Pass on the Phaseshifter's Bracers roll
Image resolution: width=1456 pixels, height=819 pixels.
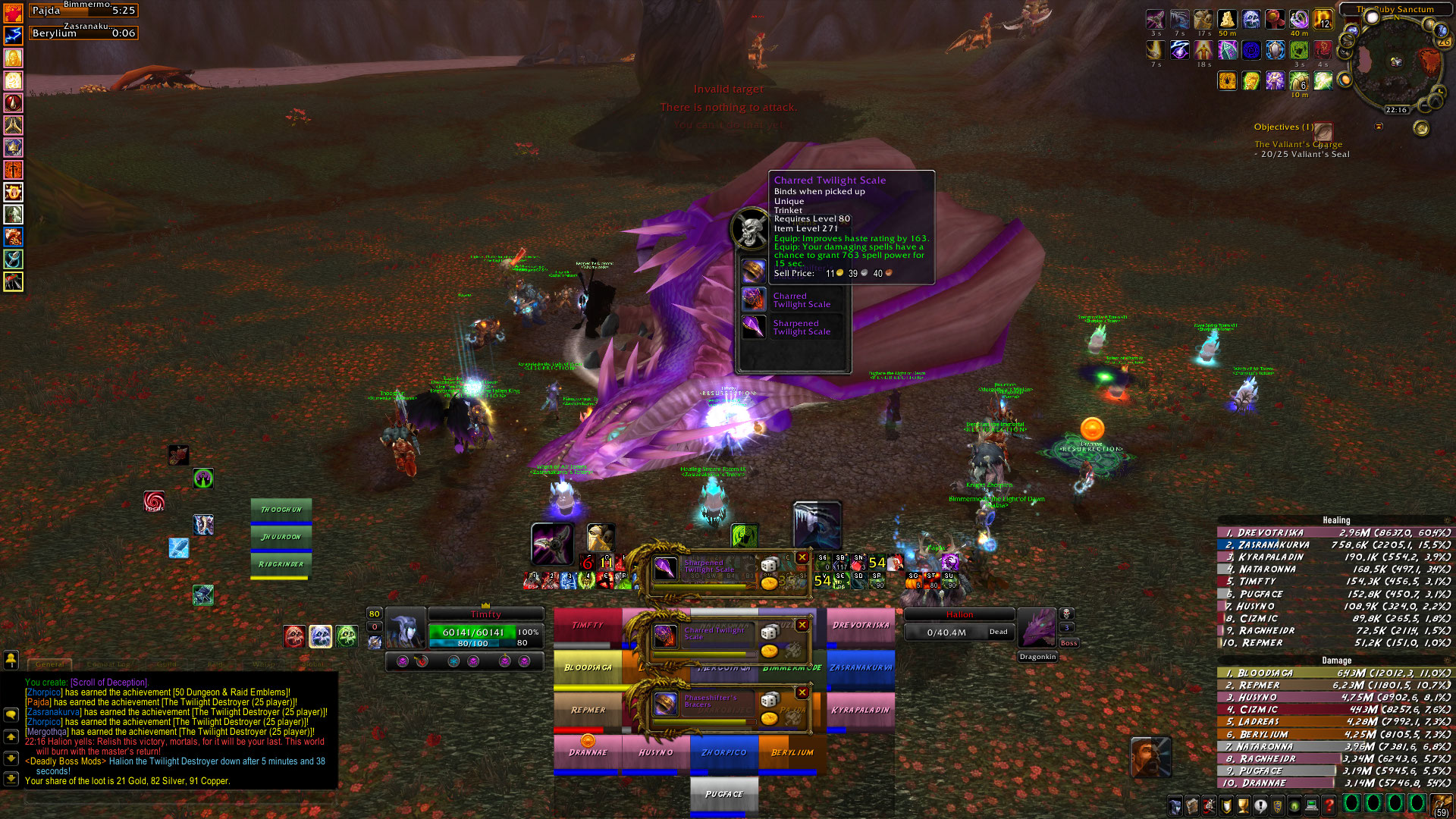click(x=802, y=692)
